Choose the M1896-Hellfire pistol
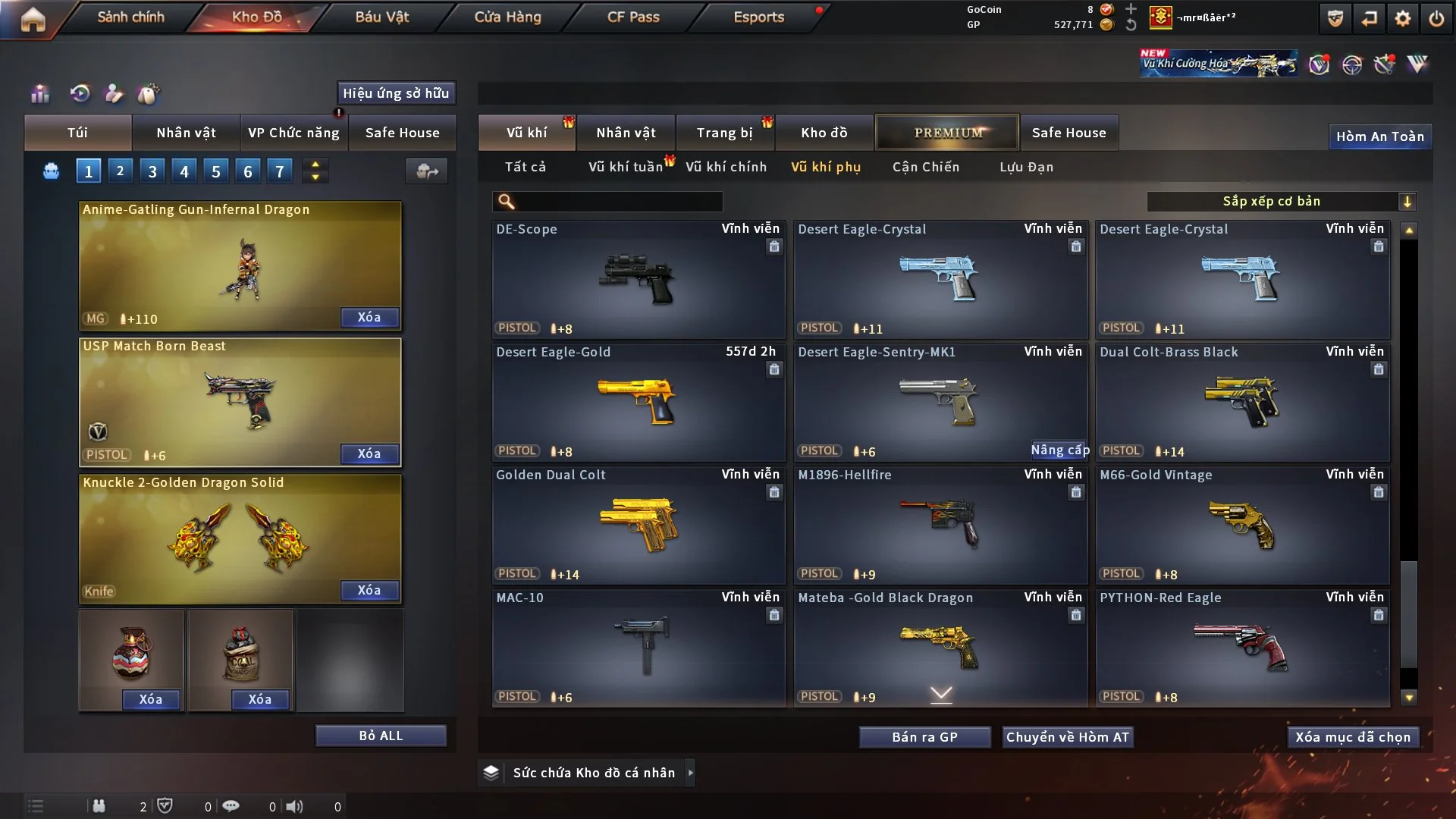Image resolution: width=1456 pixels, height=819 pixels. pyautogui.click(x=940, y=525)
